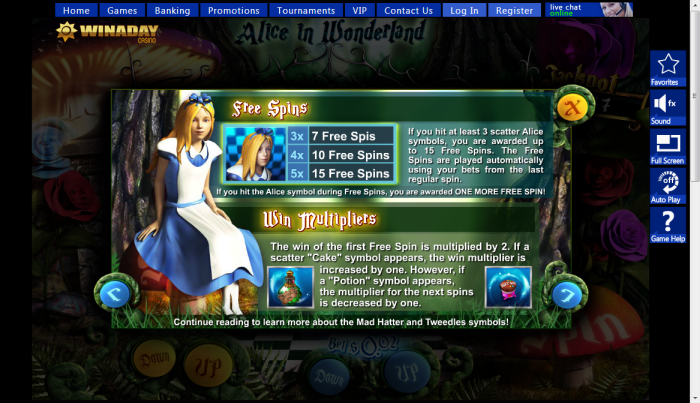Show the Promotions page
Image resolution: width=700 pixels, height=403 pixels.
[x=233, y=11]
